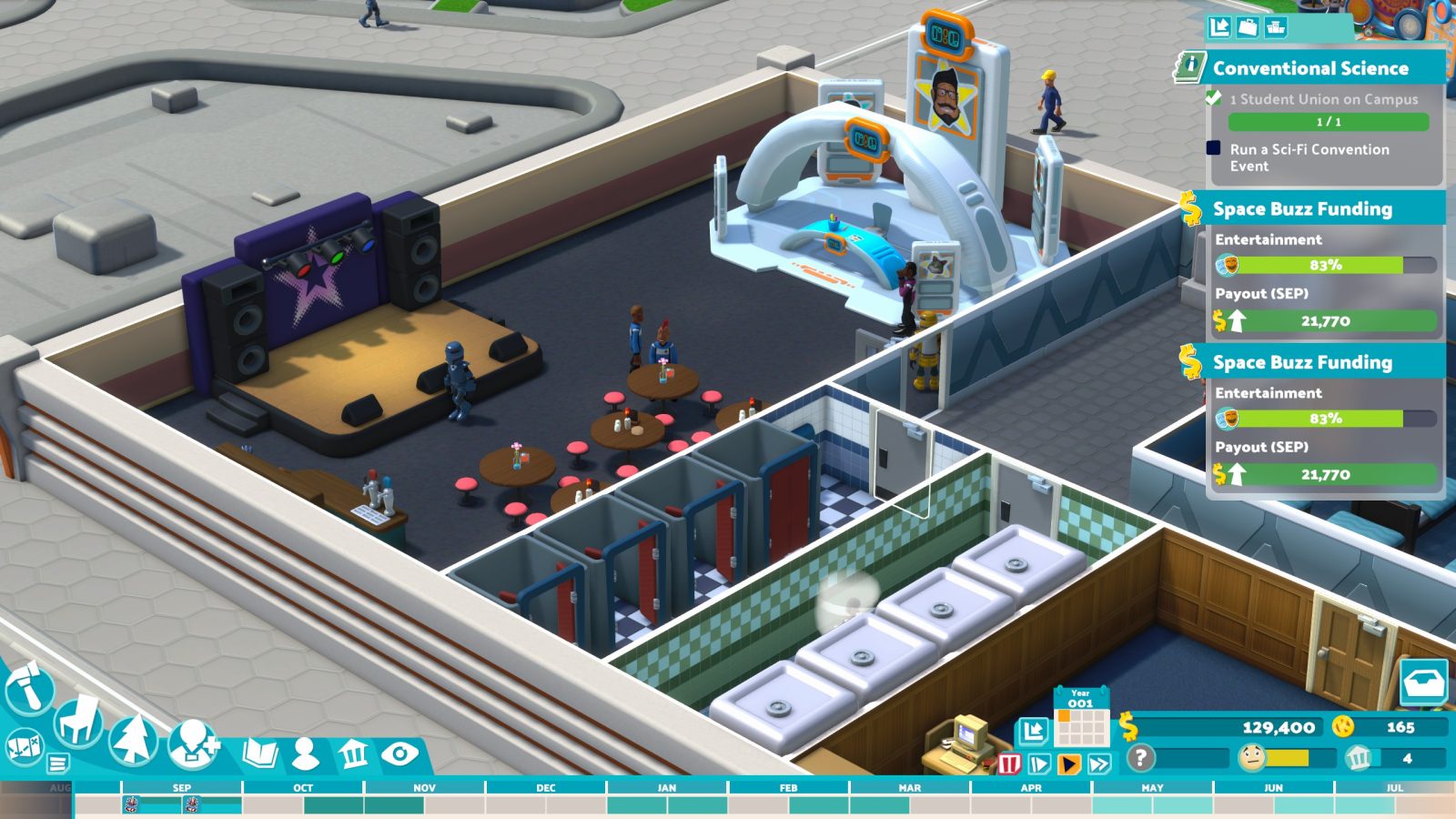Enable fast forward game speed
The image size is (1456, 819).
pyautogui.click(x=1099, y=763)
